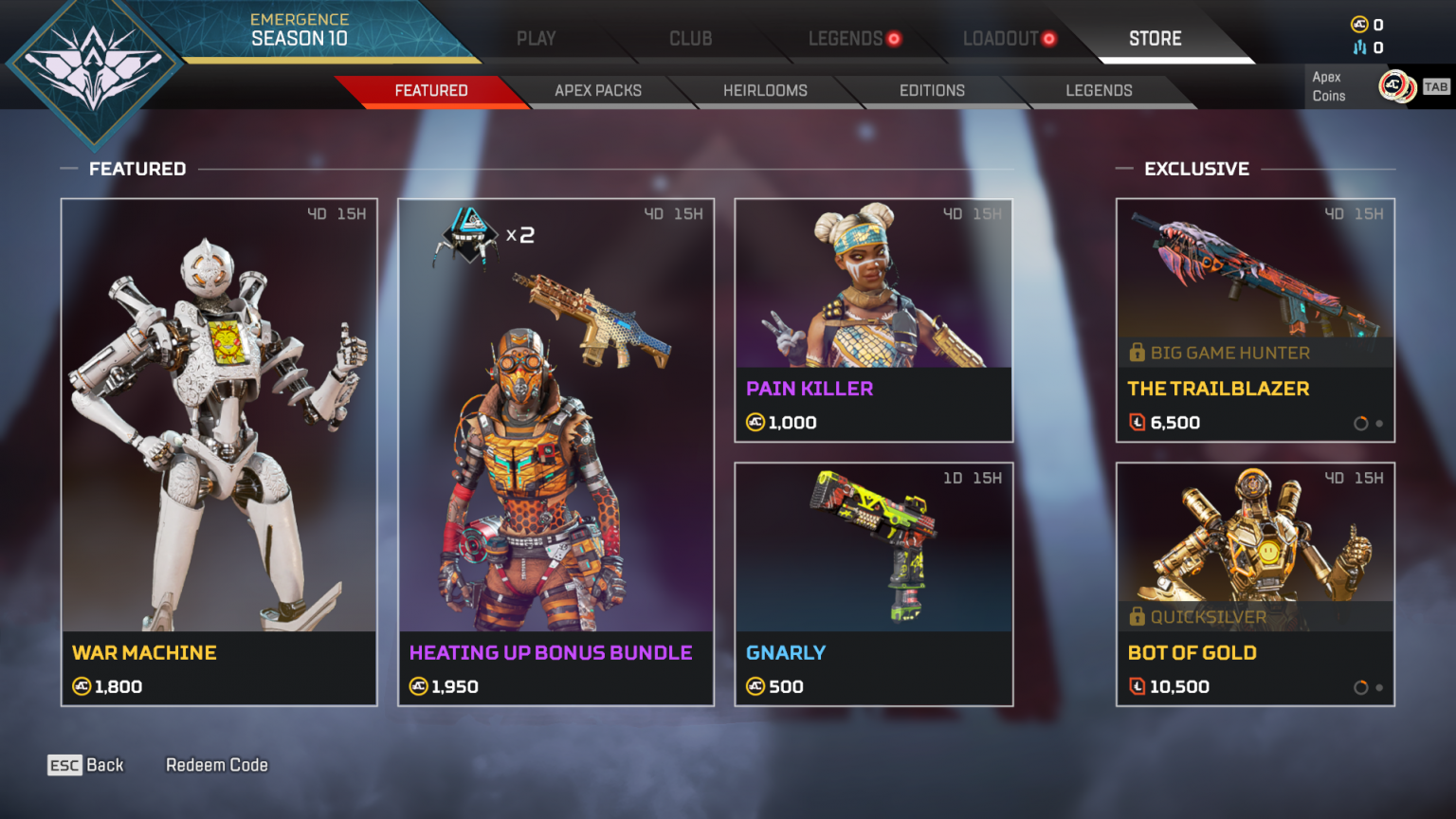Click the Redeem Code link
The image size is (1456, 819).
point(216,764)
